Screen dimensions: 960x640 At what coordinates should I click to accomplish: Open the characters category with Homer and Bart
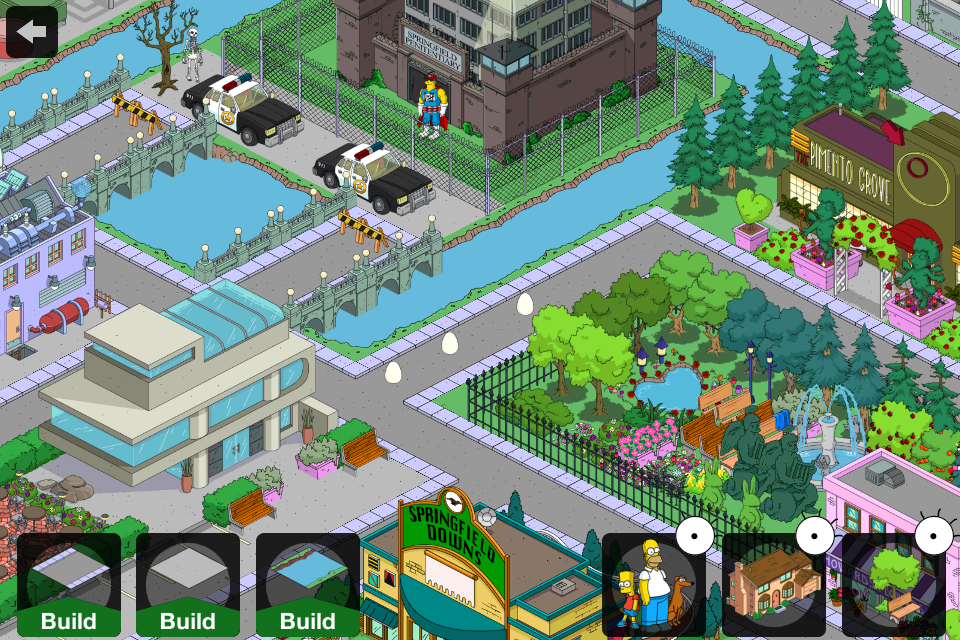653,585
